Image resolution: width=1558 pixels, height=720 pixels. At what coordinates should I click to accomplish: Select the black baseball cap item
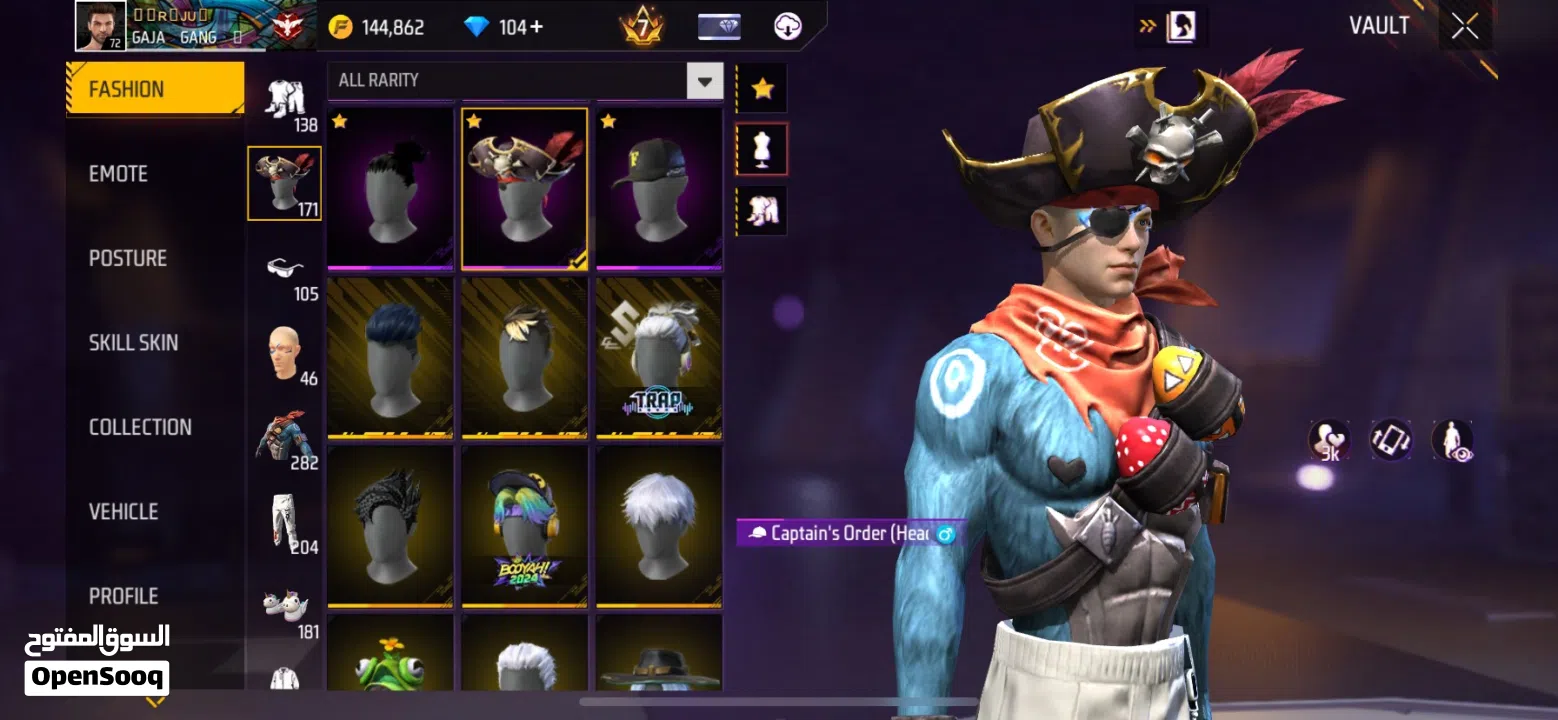coord(659,188)
